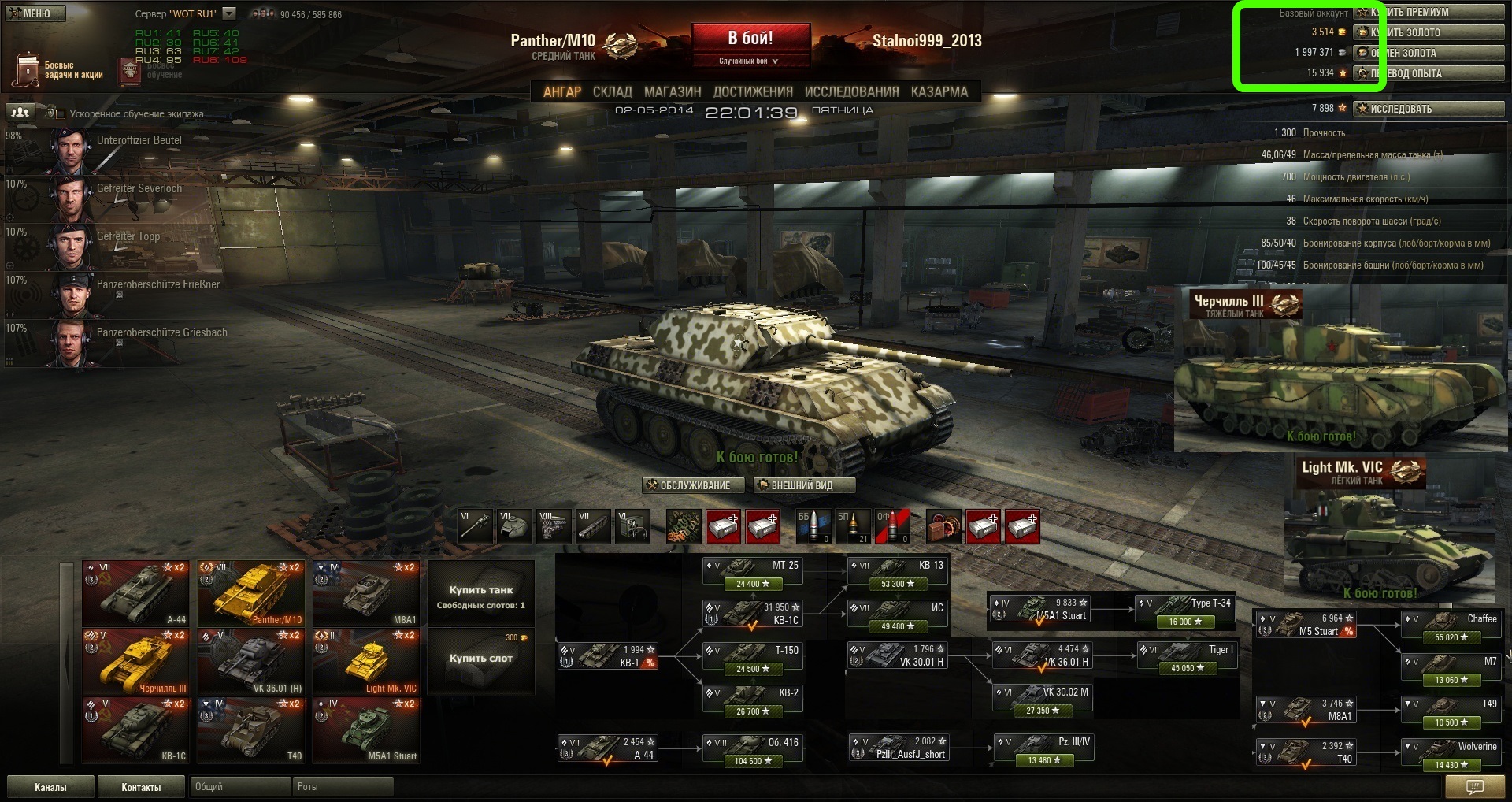1512x802 pixels.
Task: Switch to the КАЗАРМА tab
Action: (x=939, y=91)
